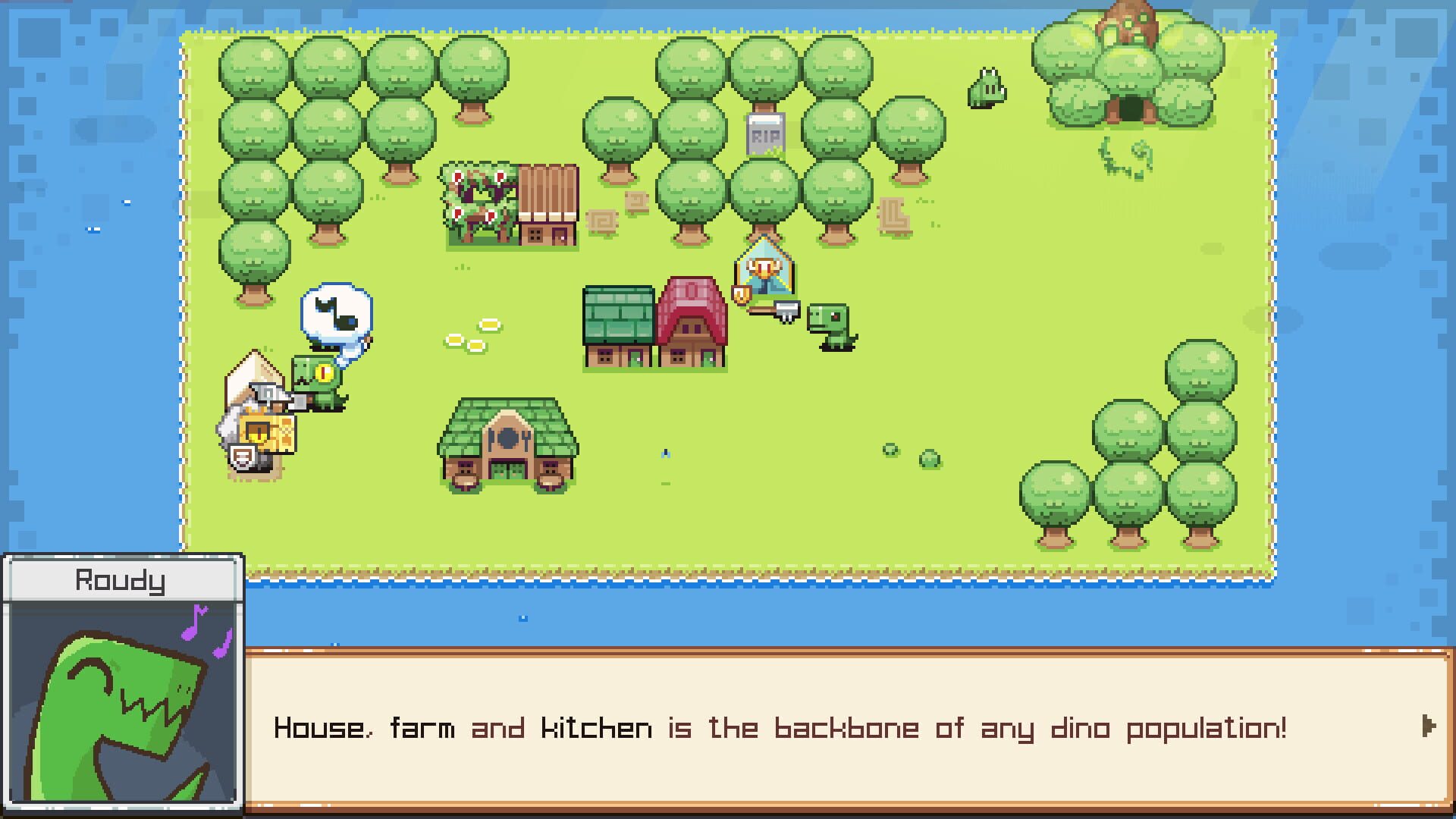Click the Roudy name plate

click(121, 582)
